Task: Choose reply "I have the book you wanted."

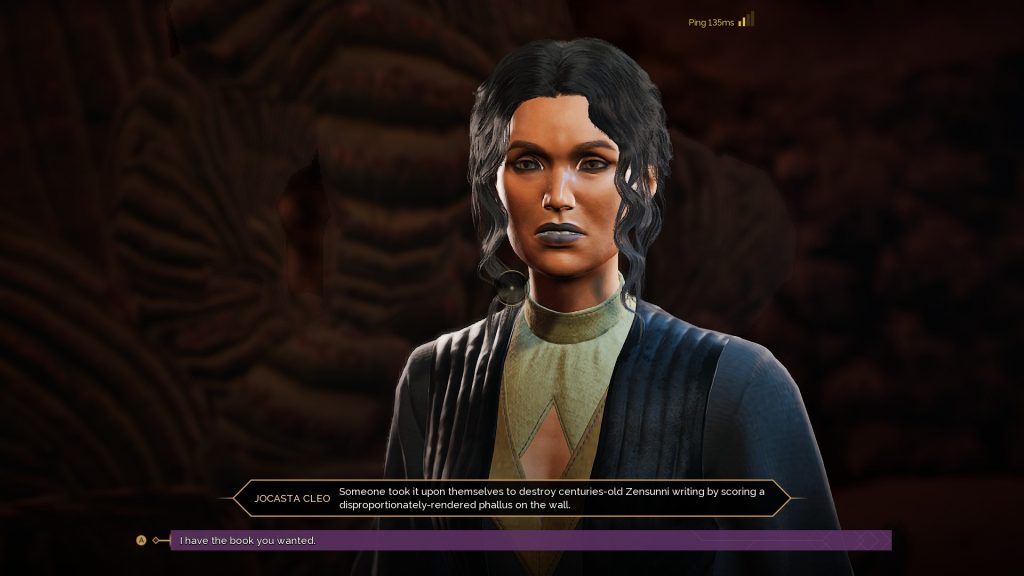Action: [x=247, y=540]
